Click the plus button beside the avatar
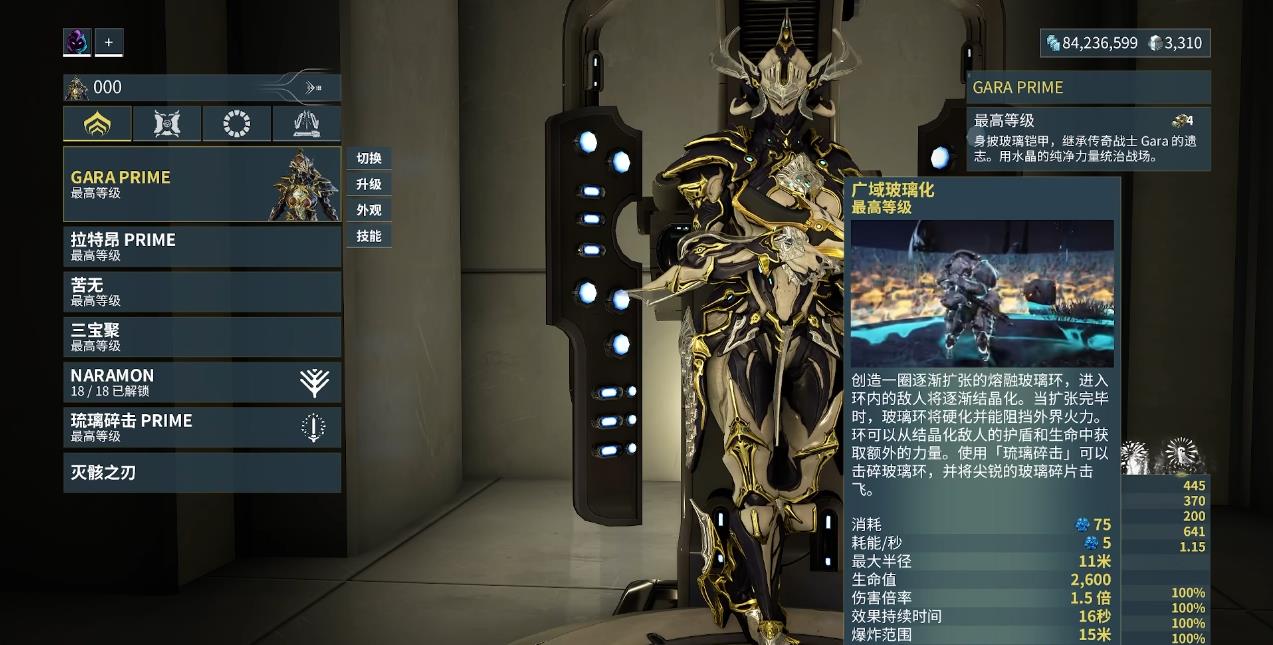The image size is (1273, 645). point(109,42)
